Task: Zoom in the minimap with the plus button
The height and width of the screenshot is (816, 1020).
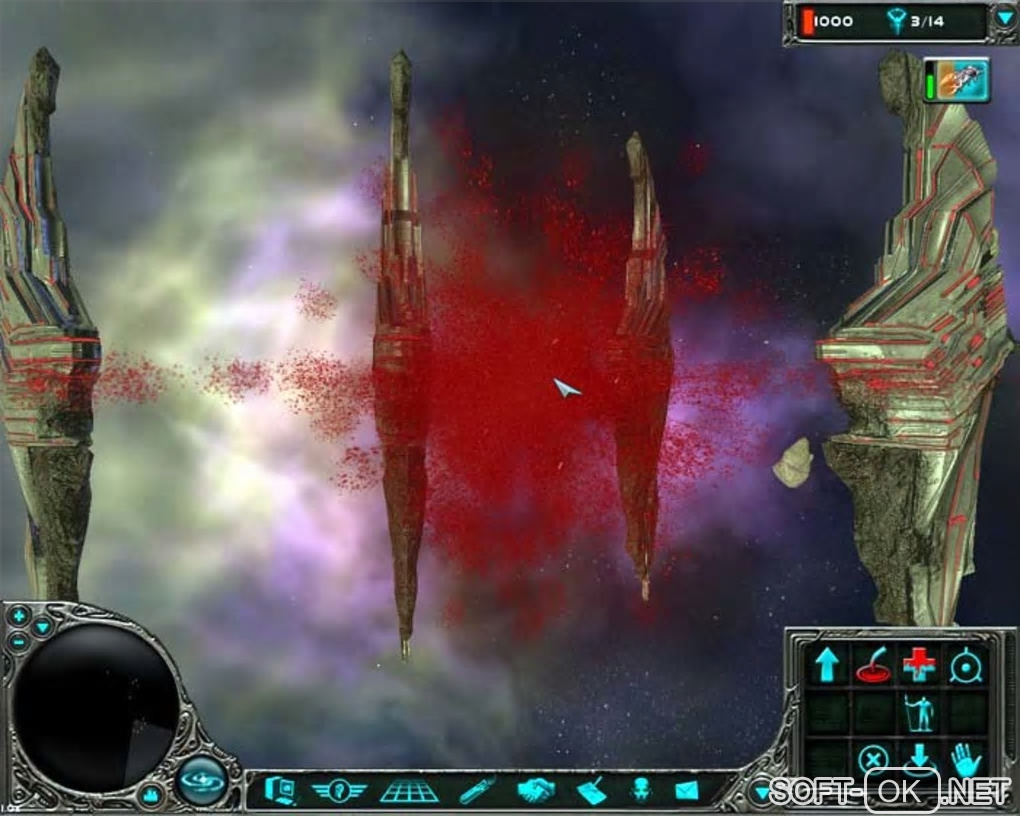Action: point(19,615)
